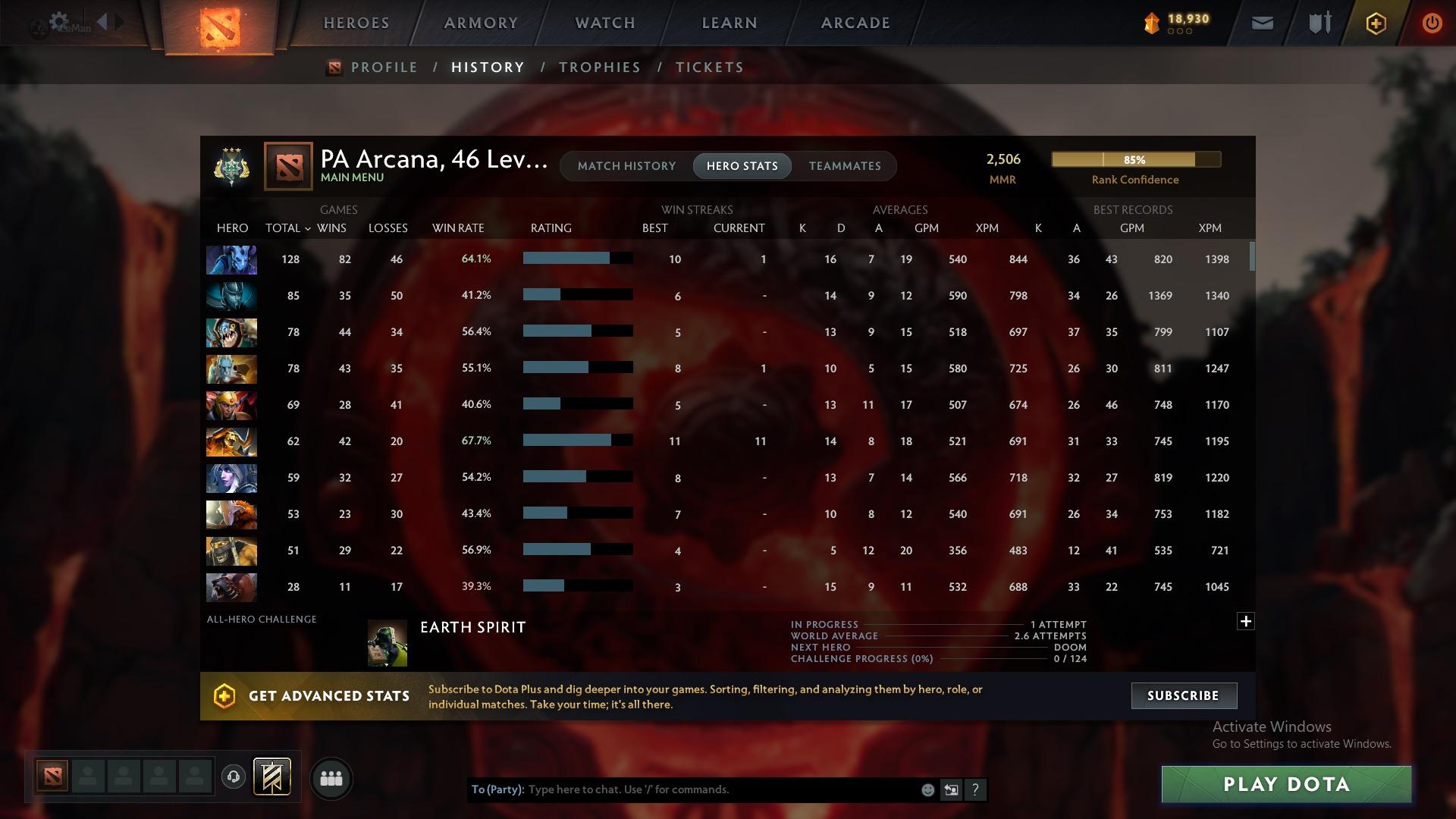Viewport: 1456px width, 819px height.
Task: Click the chat help question mark icon
Action: pyautogui.click(x=976, y=789)
